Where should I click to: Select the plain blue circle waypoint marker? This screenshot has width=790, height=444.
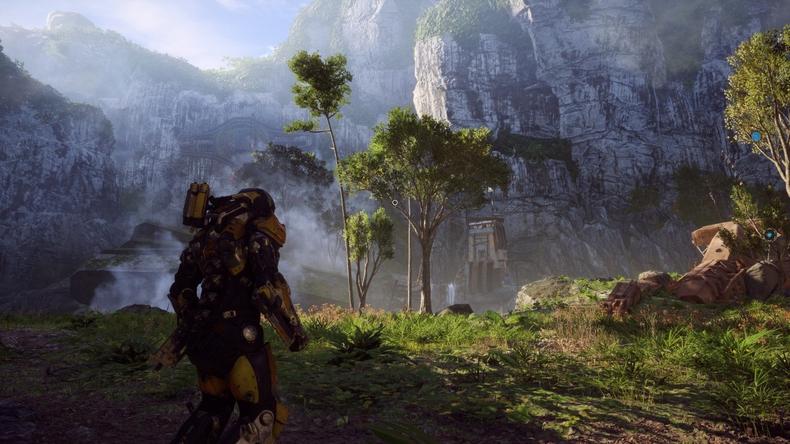click(756, 136)
